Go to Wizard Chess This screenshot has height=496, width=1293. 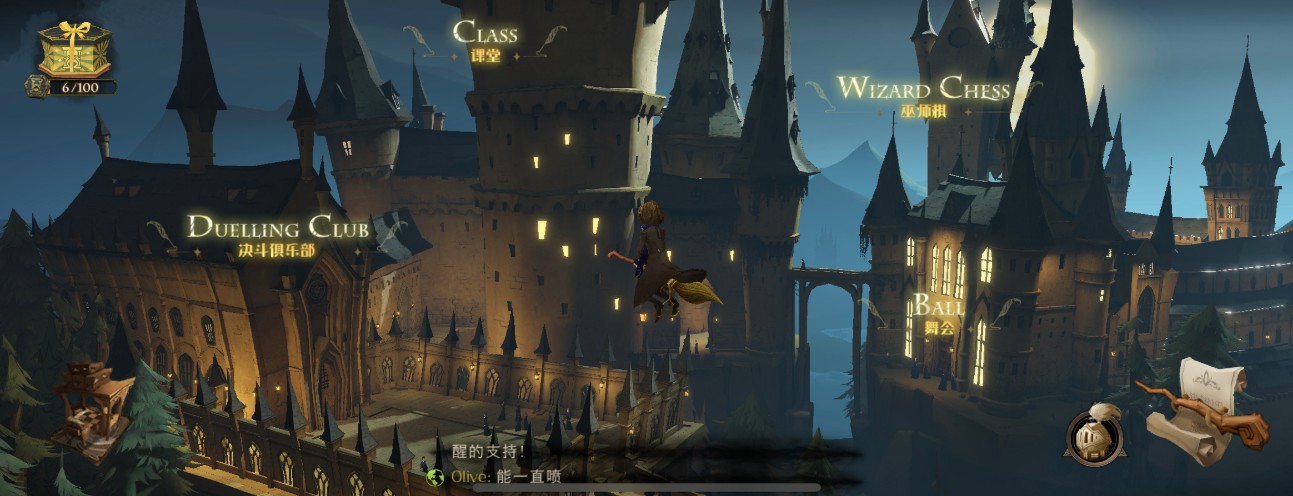tap(923, 95)
